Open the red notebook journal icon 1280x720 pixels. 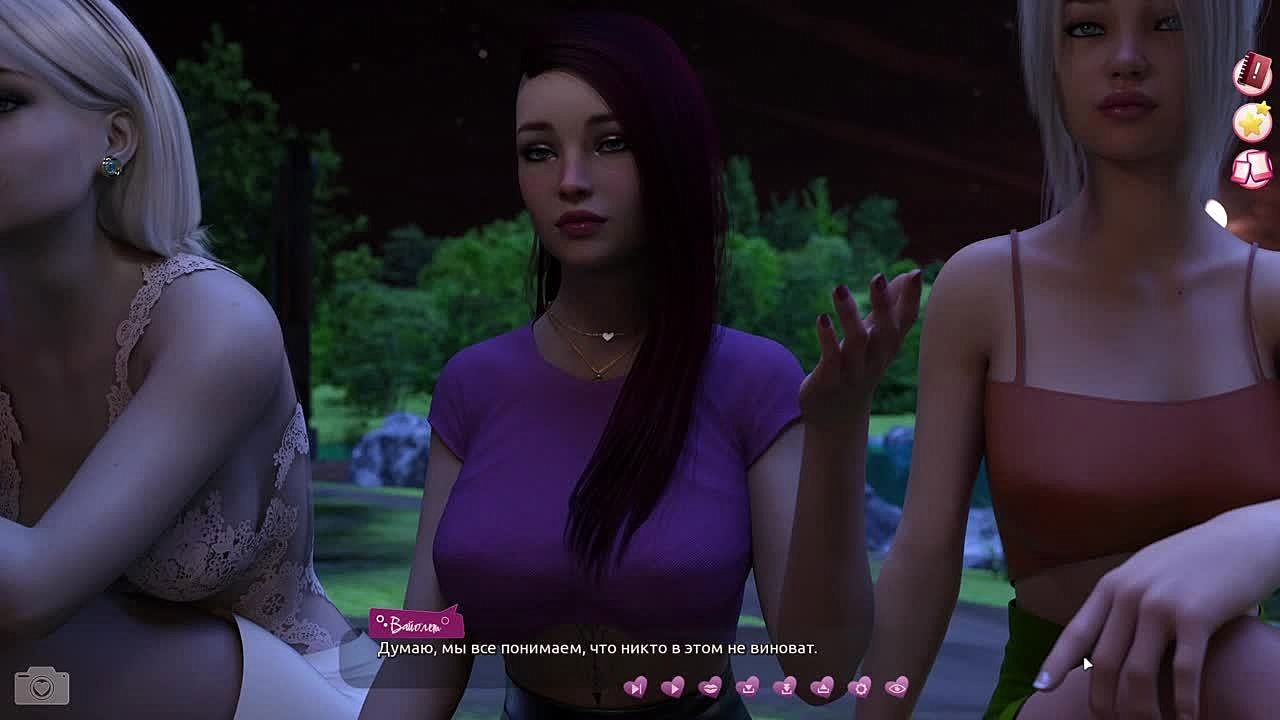[1252, 75]
